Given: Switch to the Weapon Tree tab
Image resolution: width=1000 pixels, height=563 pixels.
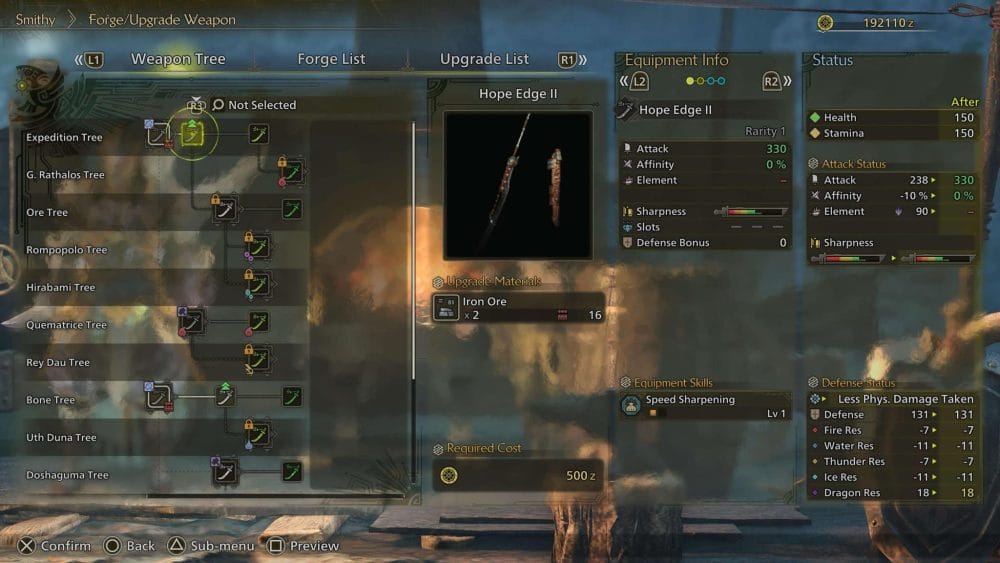Looking at the screenshot, I should point(178,59).
